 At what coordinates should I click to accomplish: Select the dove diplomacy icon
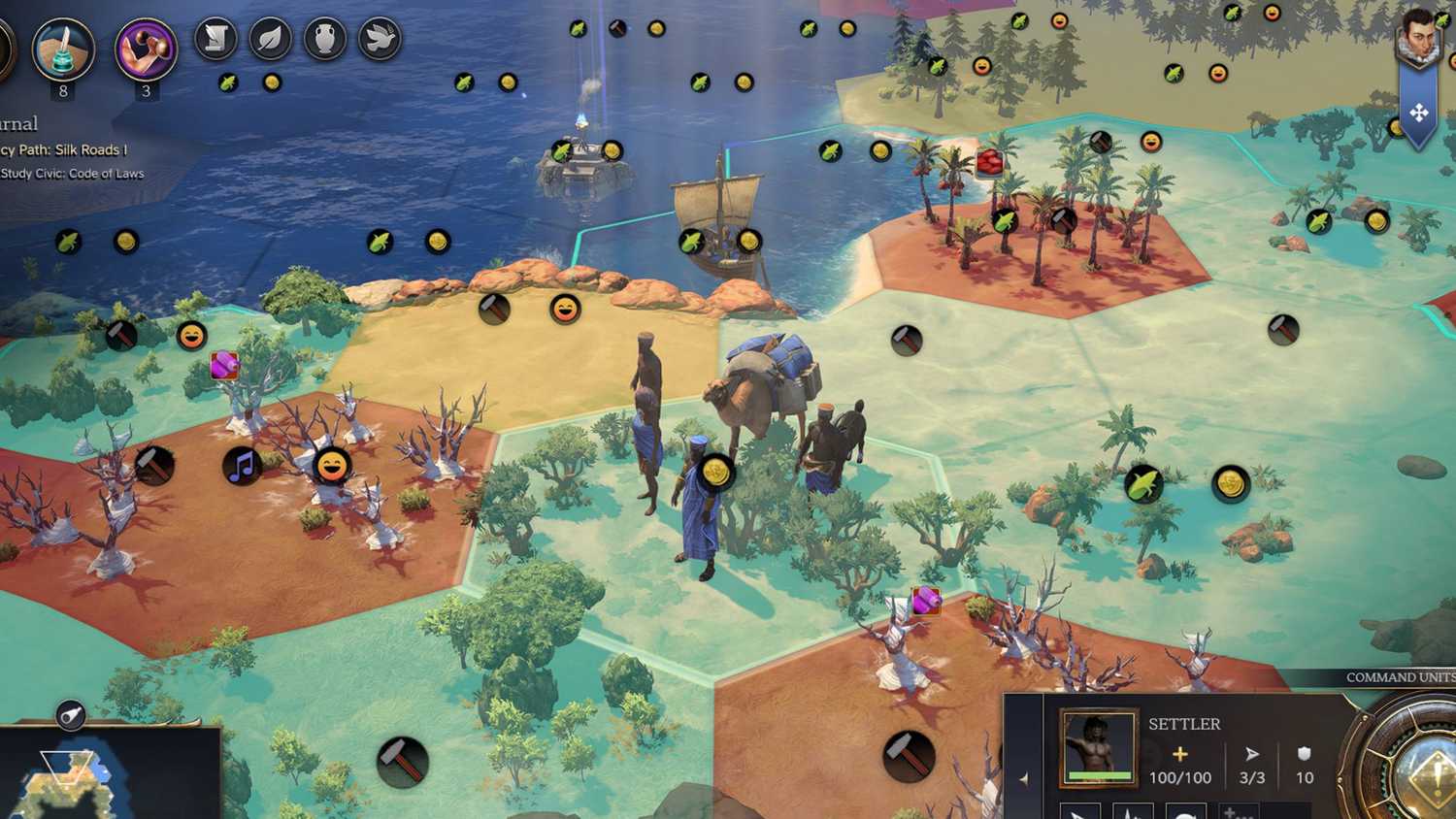tap(379, 39)
